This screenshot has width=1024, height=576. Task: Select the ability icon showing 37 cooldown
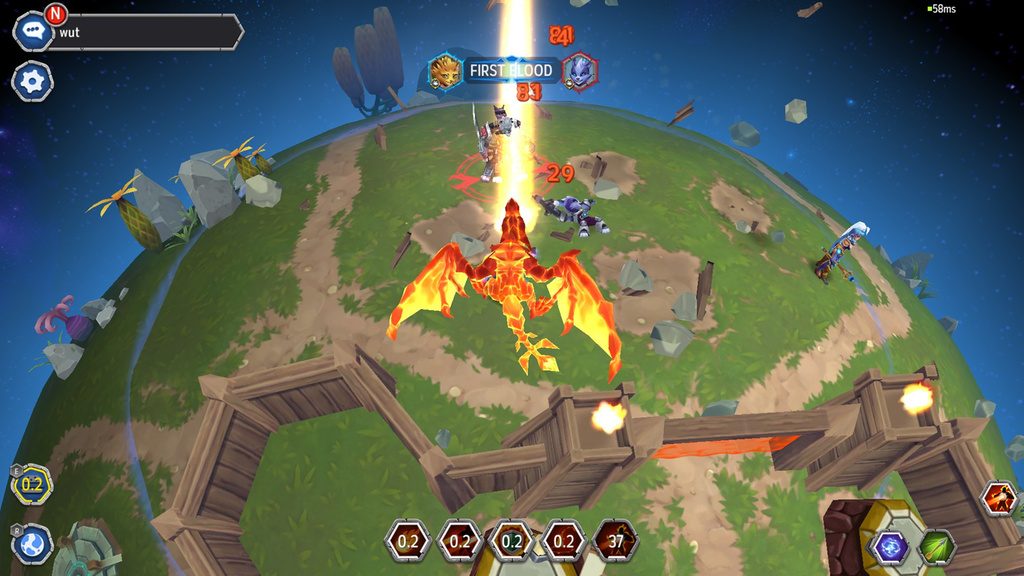[x=616, y=541]
